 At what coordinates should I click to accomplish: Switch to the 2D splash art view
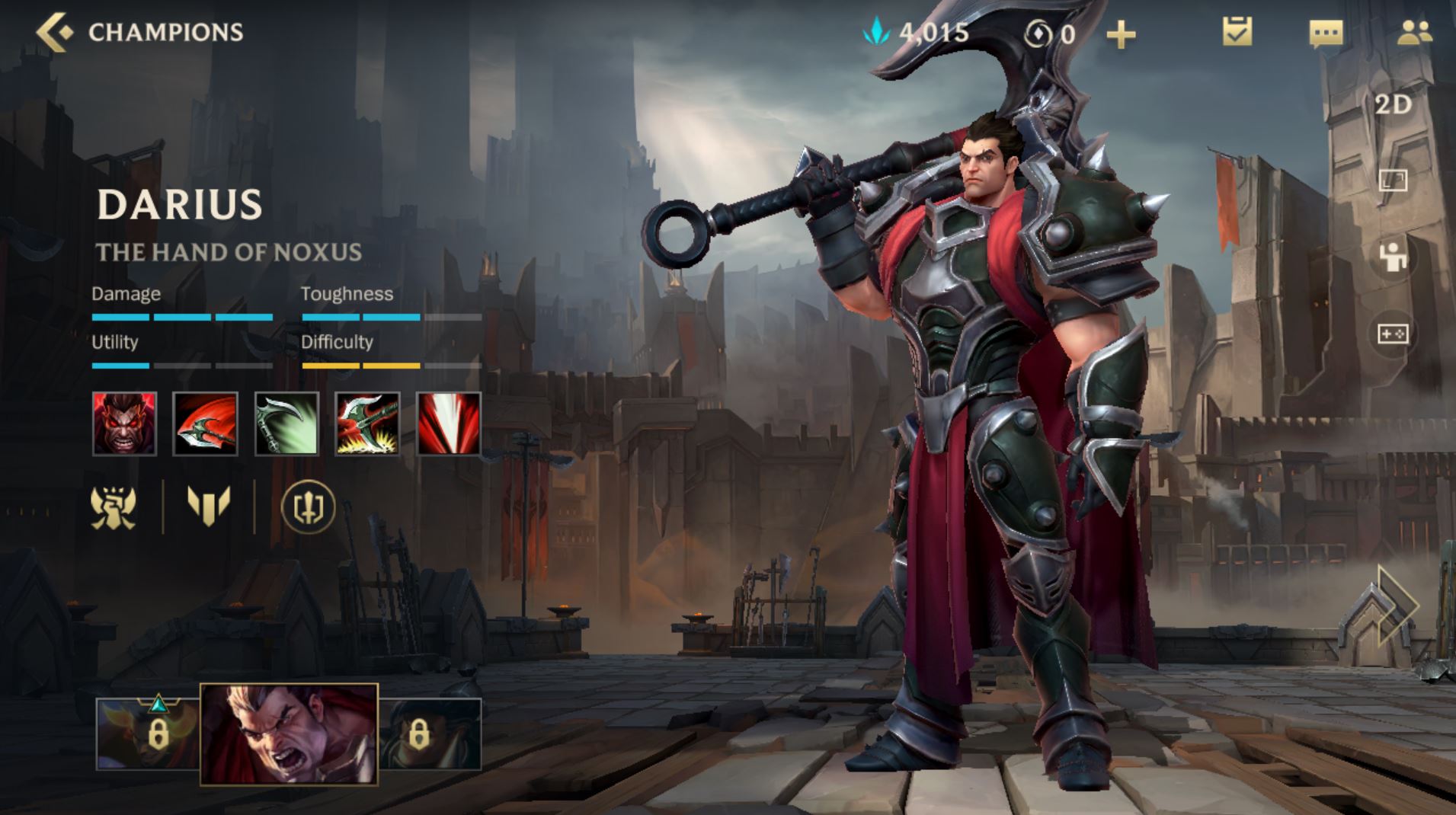tap(1393, 104)
